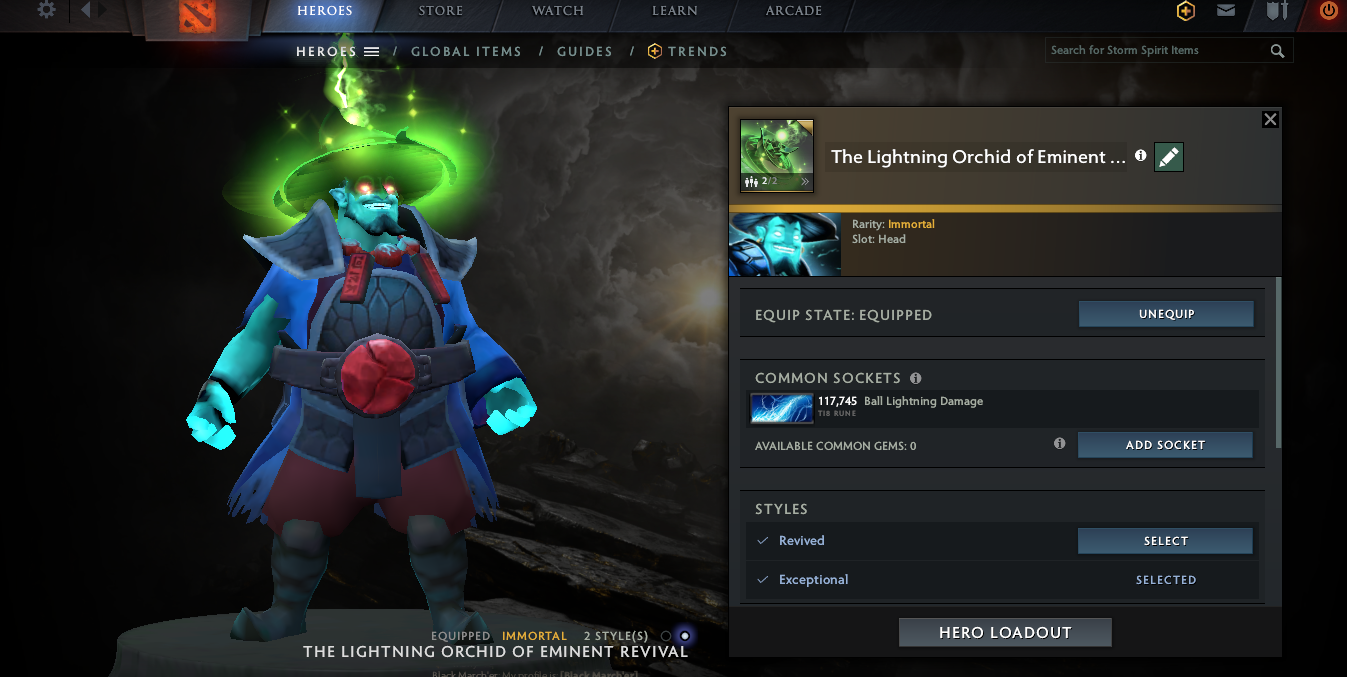Open the Dota Plus shield icon

tap(1186, 11)
